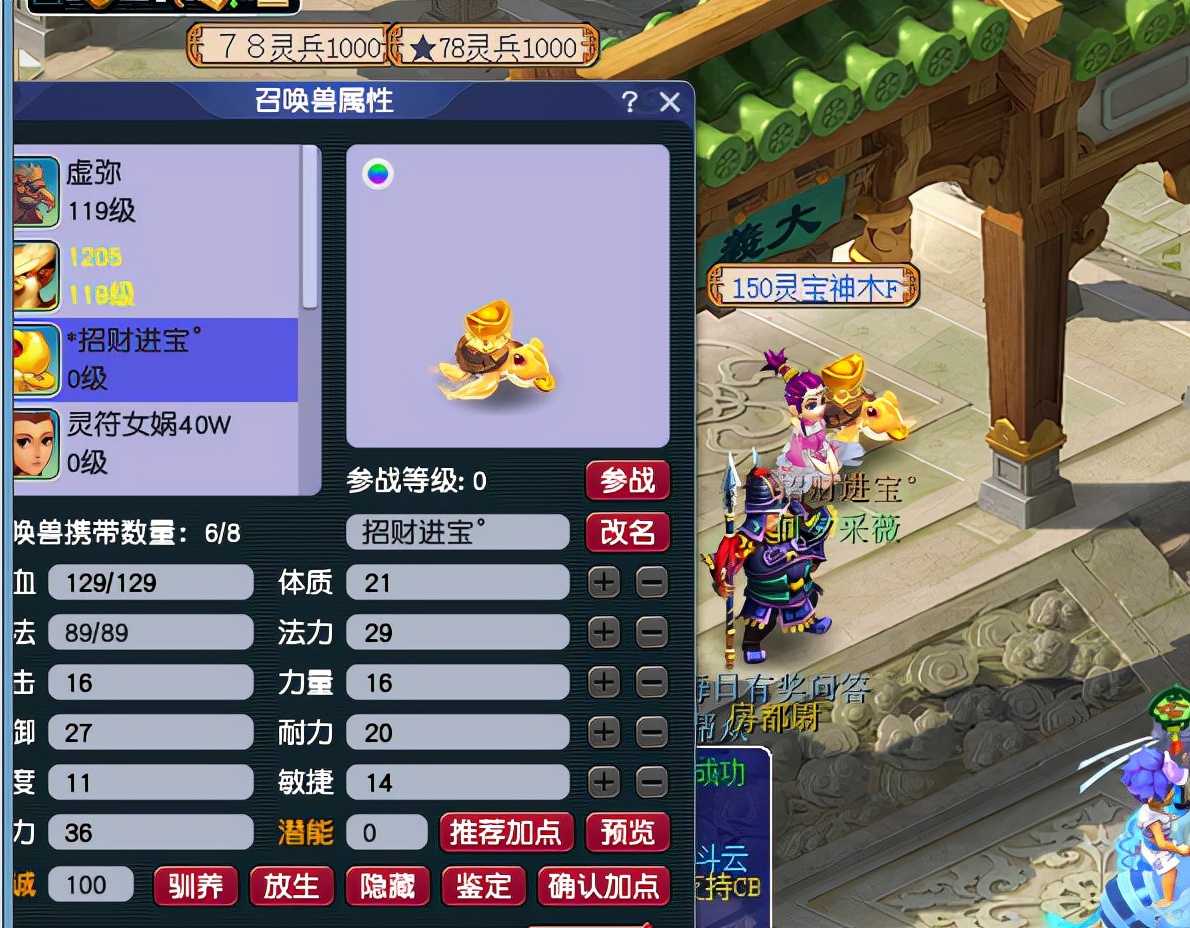Add a point to 体质
Screen dimensions: 1190x928
[x=604, y=582]
